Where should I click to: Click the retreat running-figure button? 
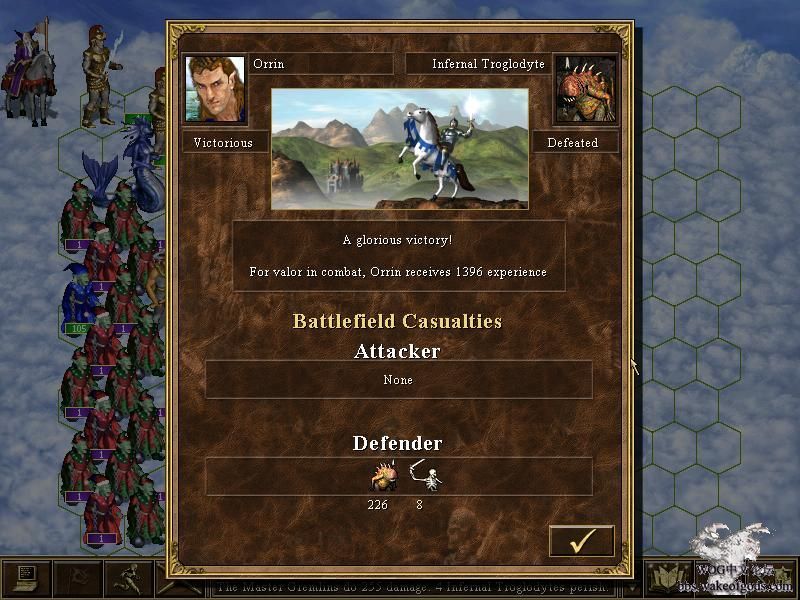point(128,579)
